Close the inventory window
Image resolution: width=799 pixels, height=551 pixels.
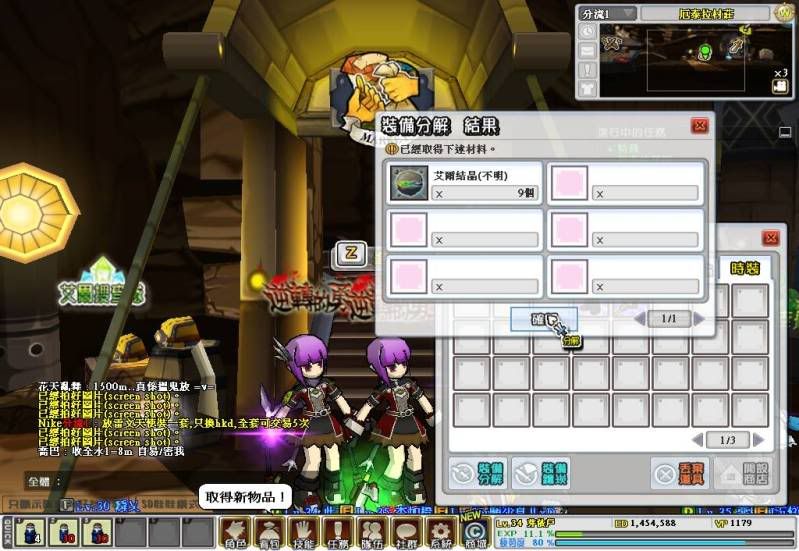tap(770, 238)
